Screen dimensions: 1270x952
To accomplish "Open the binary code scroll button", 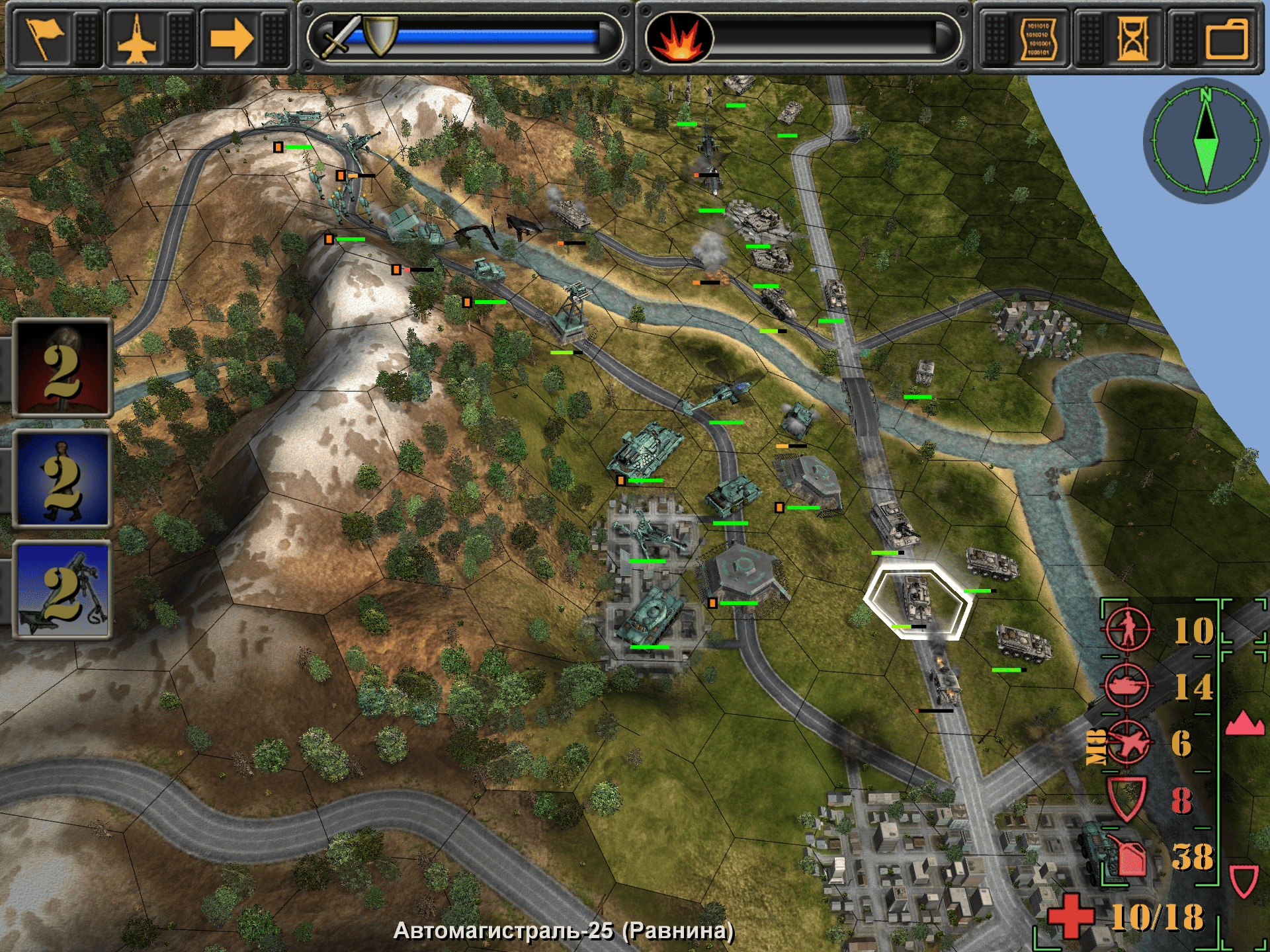I will pyautogui.click(x=1038, y=38).
